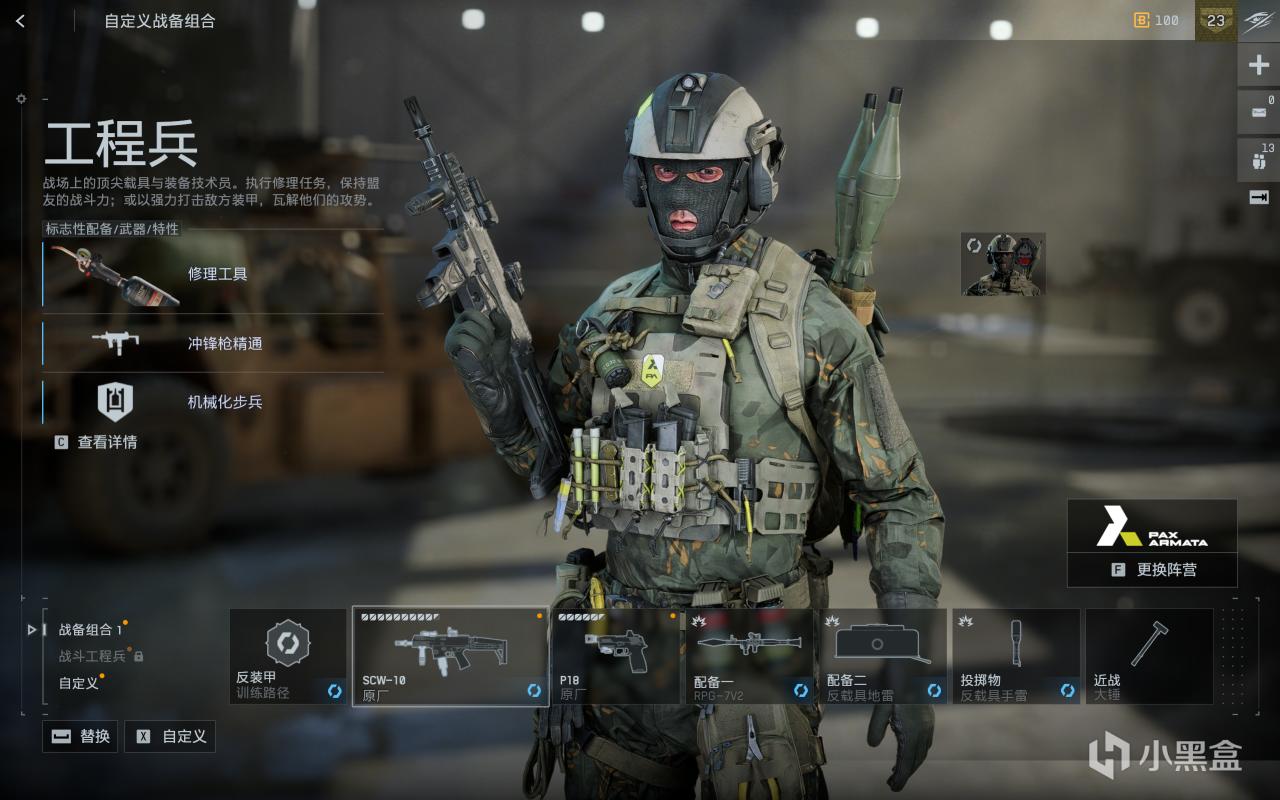Open the 自定义 customize button
The height and width of the screenshot is (800, 1280).
tap(170, 736)
